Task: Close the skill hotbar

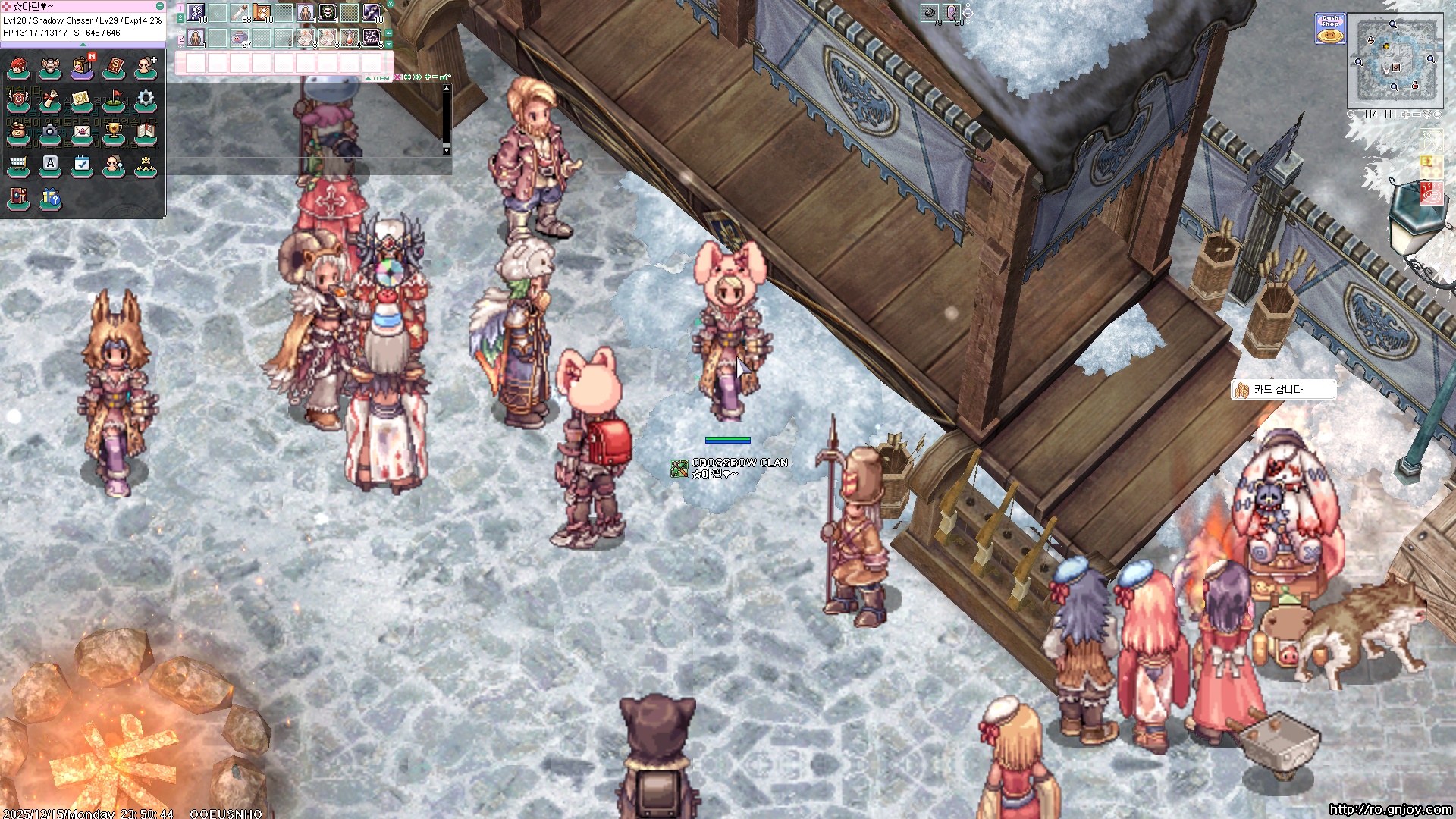Action: [x=391, y=5]
